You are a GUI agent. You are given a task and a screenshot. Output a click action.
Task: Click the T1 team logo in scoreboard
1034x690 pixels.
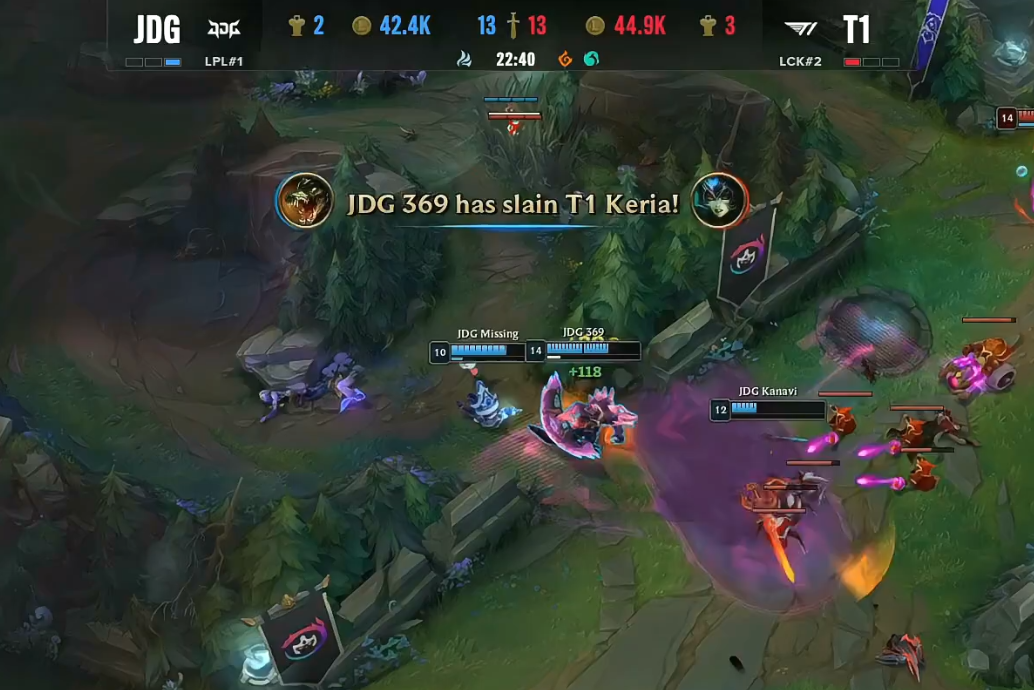tap(801, 28)
